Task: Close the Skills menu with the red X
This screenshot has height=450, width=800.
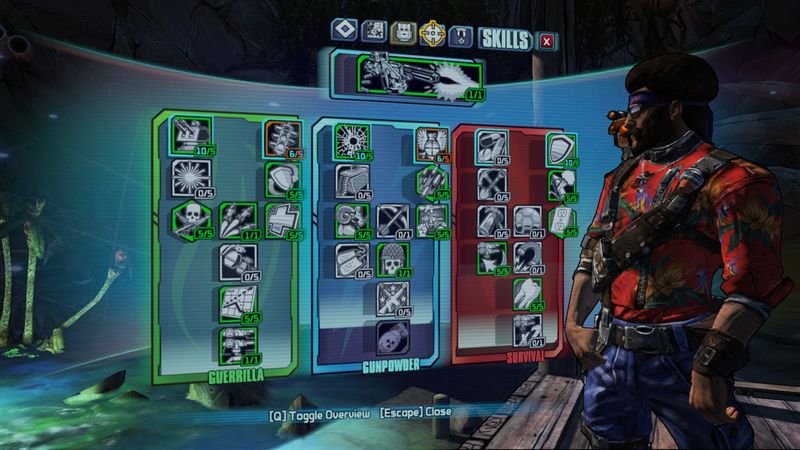Action: point(546,40)
